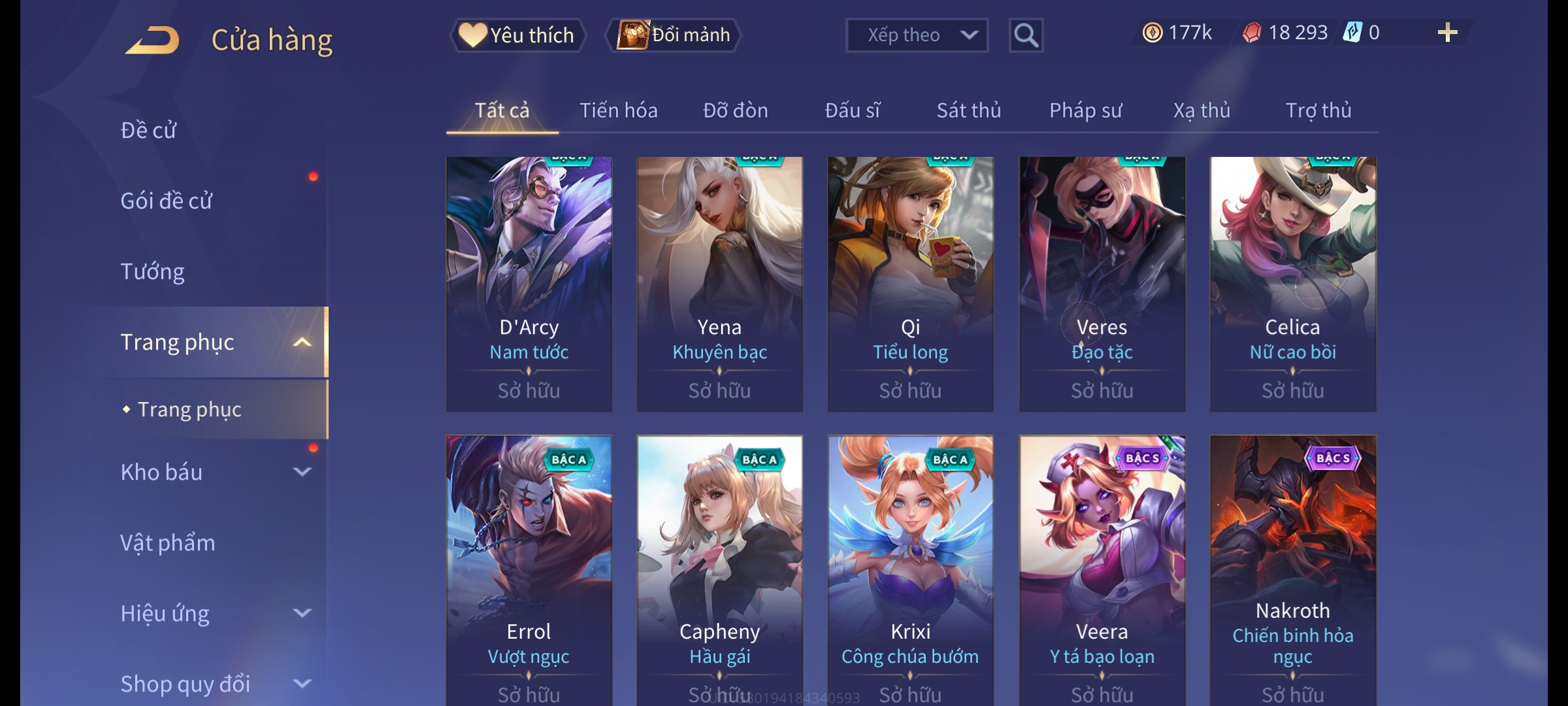Switch to the Tiến hóa tab
Viewport: 1568px width, 706px height.
[x=618, y=110]
